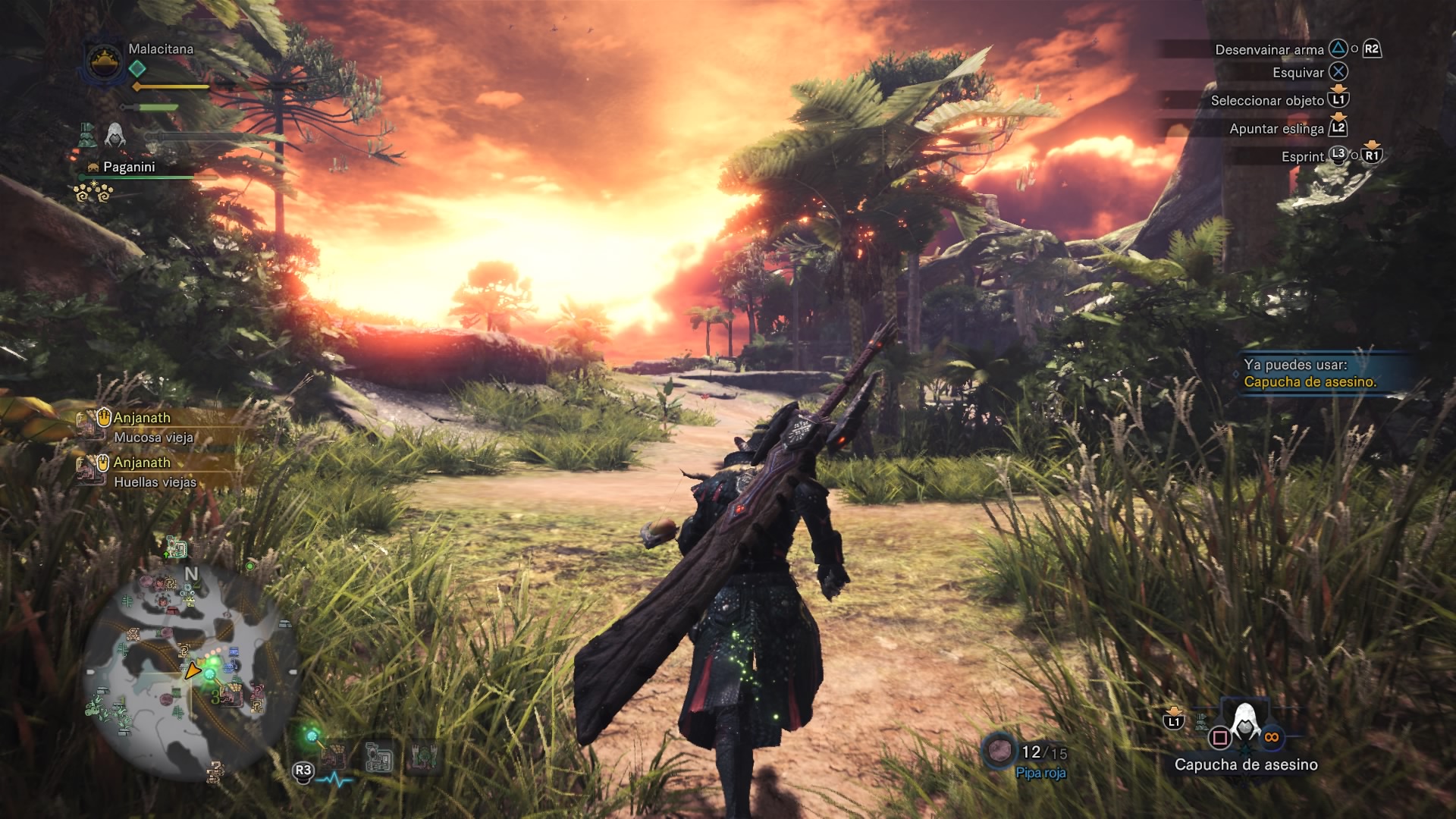Click the orange player arrow on the minimap
This screenshot has width=1456, height=819.
tap(193, 670)
